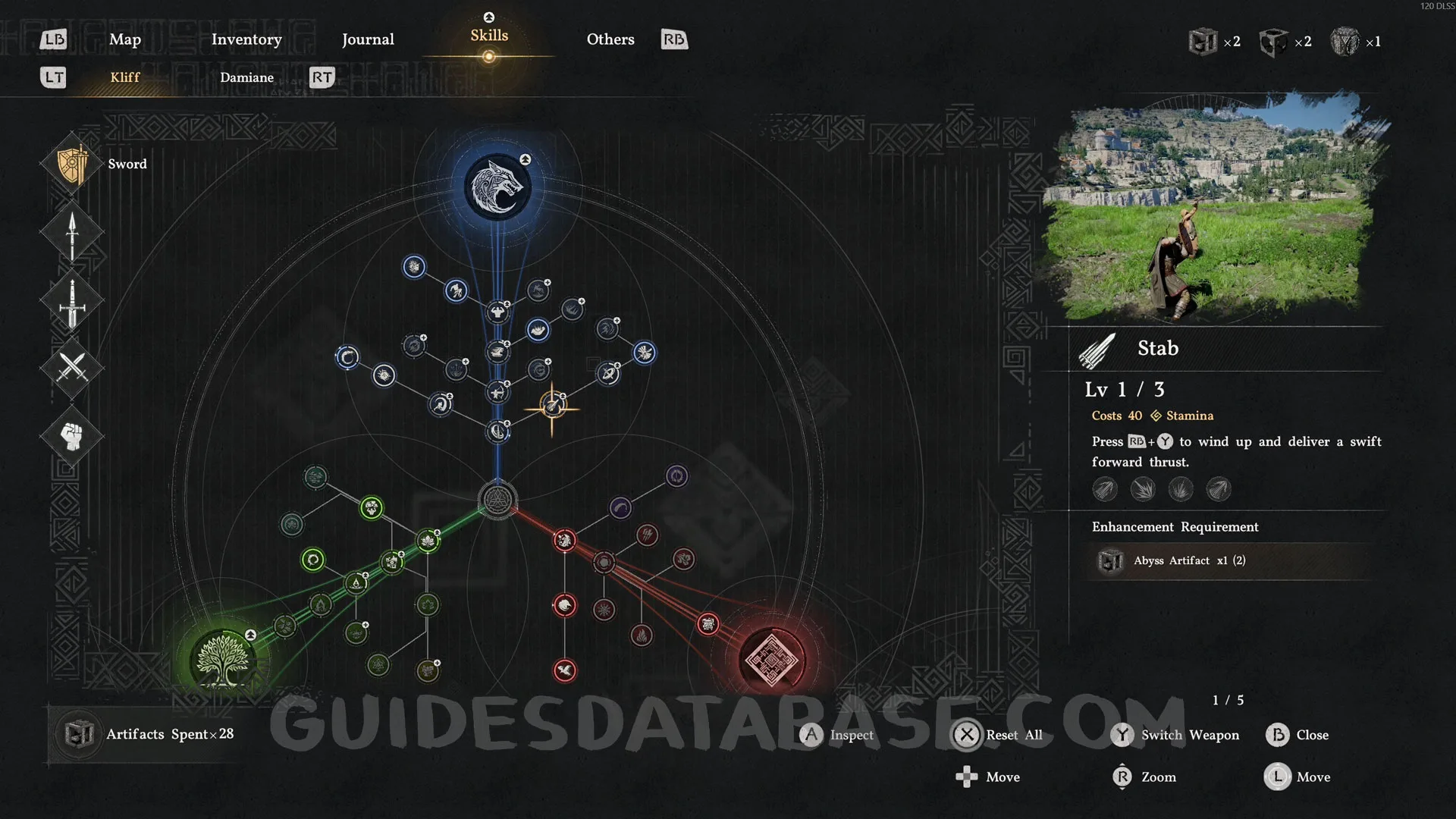Switch to Damiane's skill tree
Viewport: 1456px width, 819px height.
(x=246, y=77)
